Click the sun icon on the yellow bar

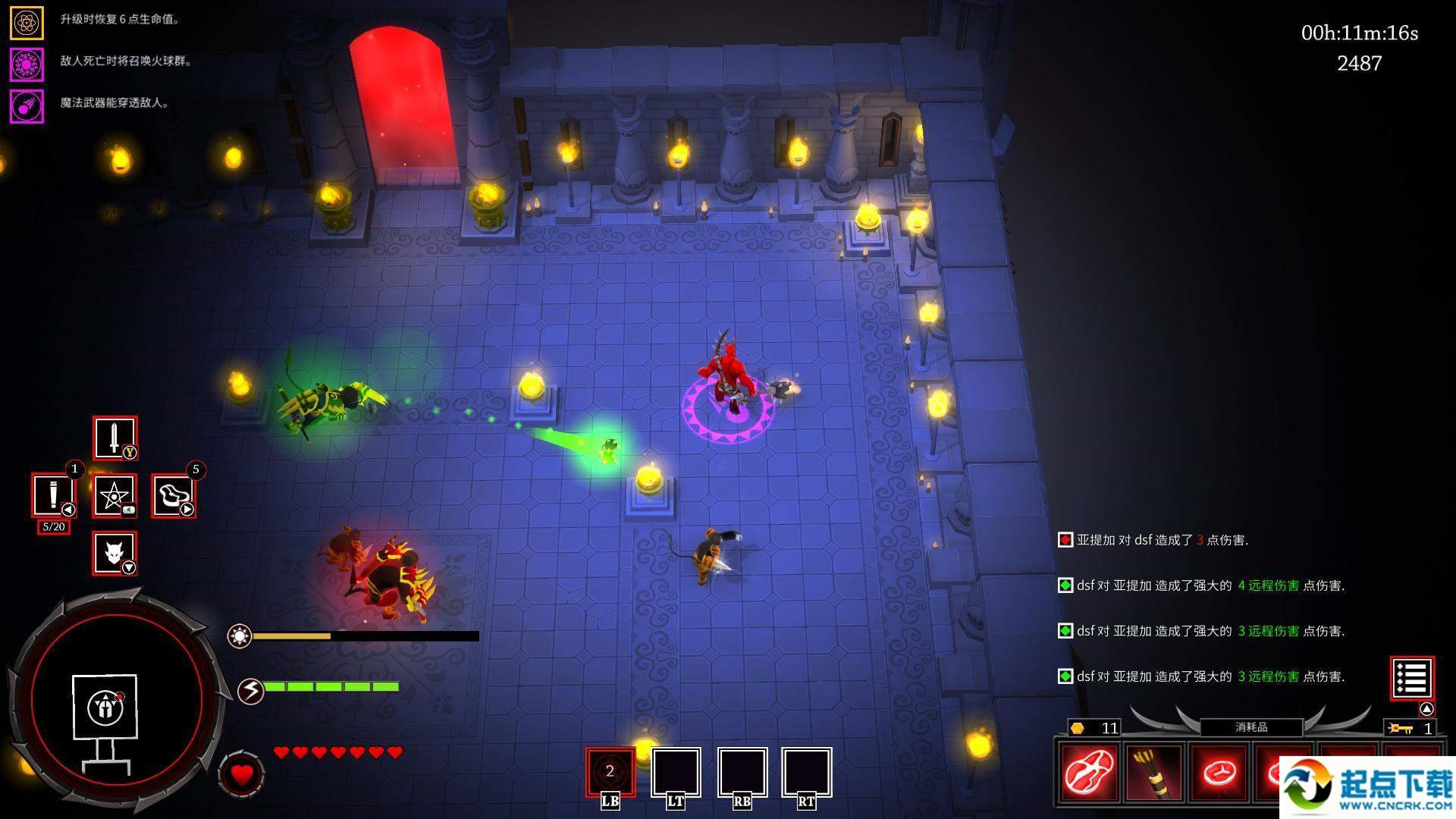(240, 635)
